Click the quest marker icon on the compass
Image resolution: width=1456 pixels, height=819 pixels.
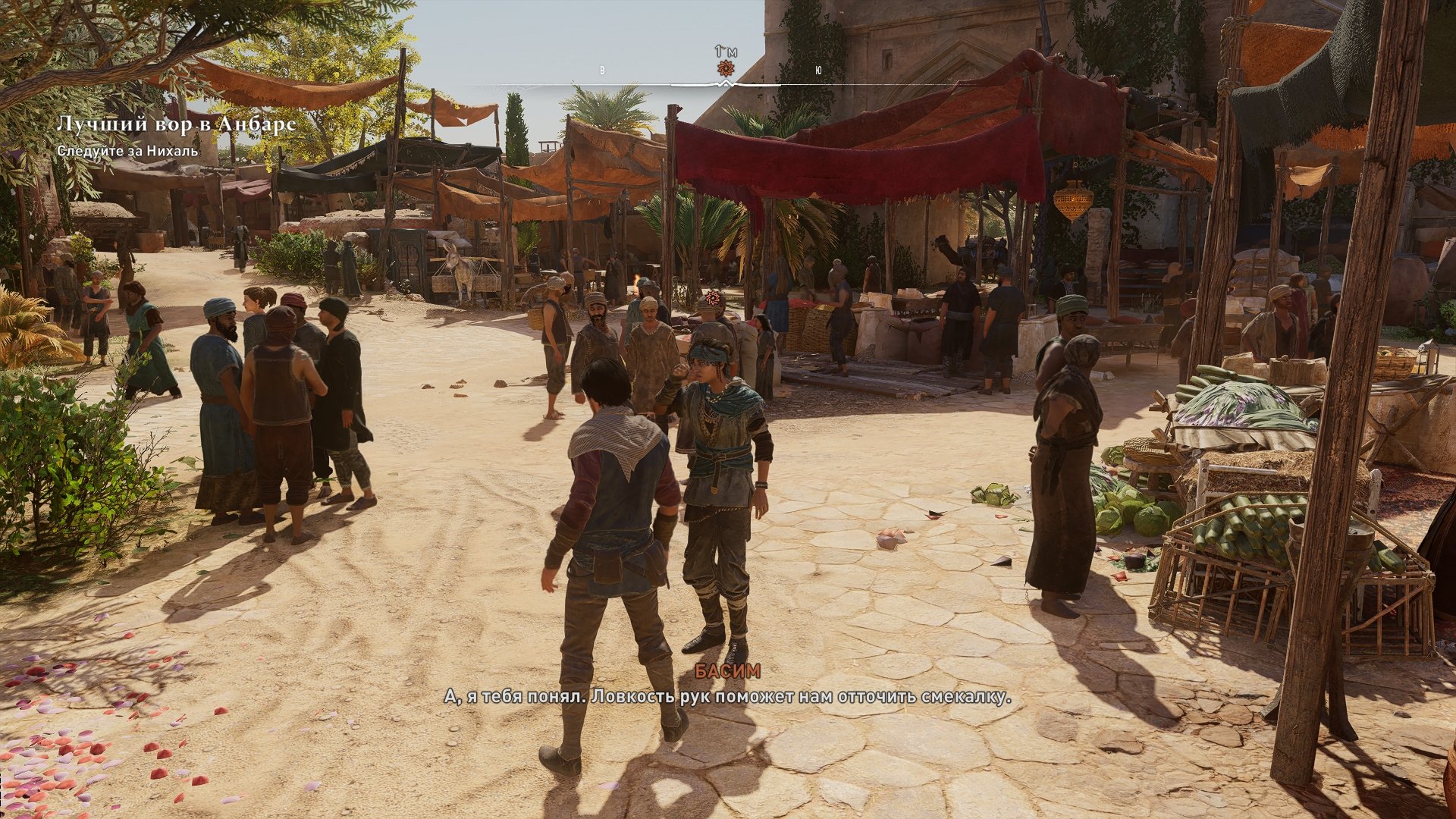pyautogui.click(x=726, y=69)
